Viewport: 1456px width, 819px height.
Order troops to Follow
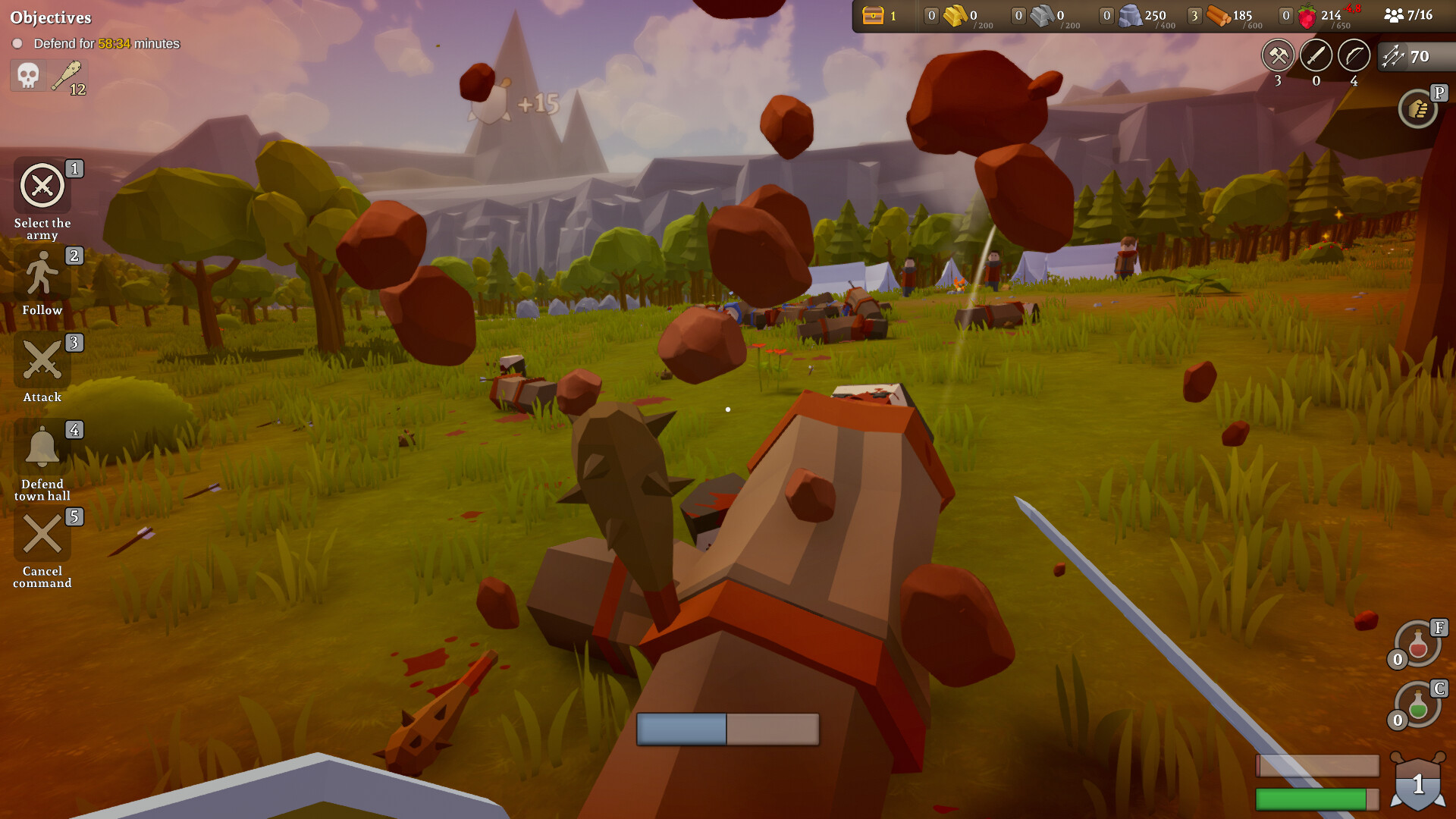[42, 274]
